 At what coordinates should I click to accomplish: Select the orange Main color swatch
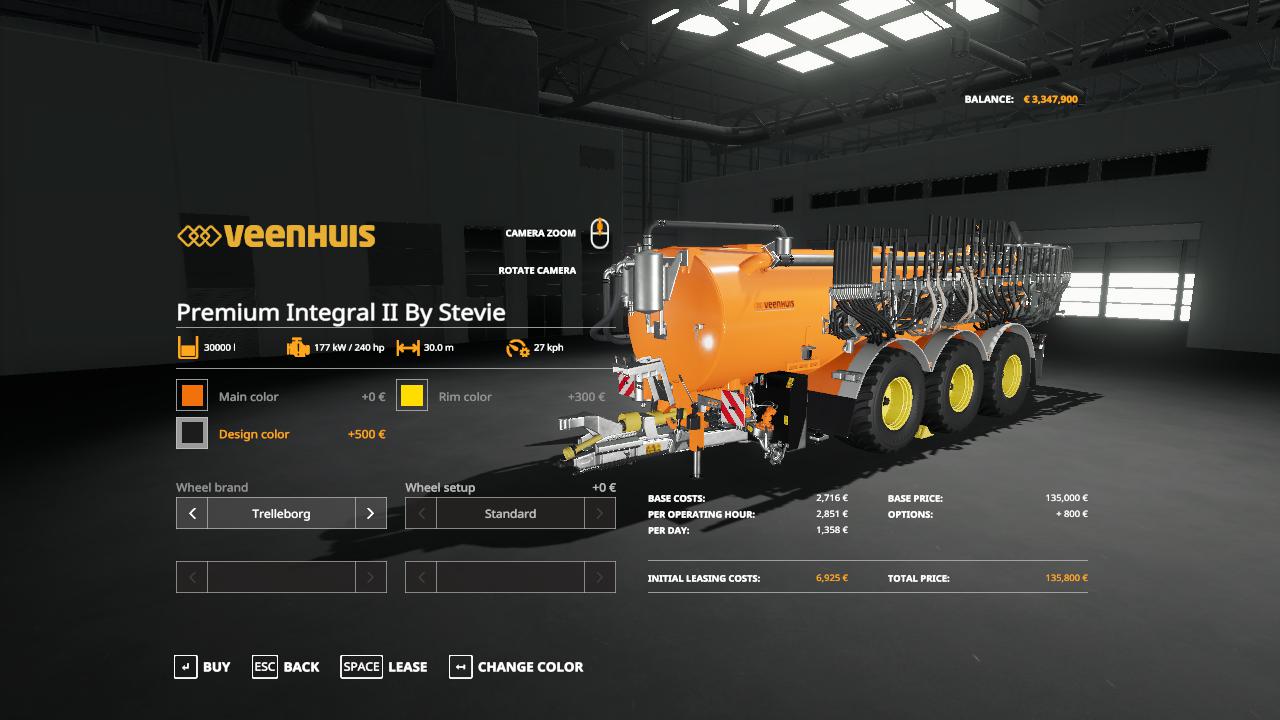point(192,396)
